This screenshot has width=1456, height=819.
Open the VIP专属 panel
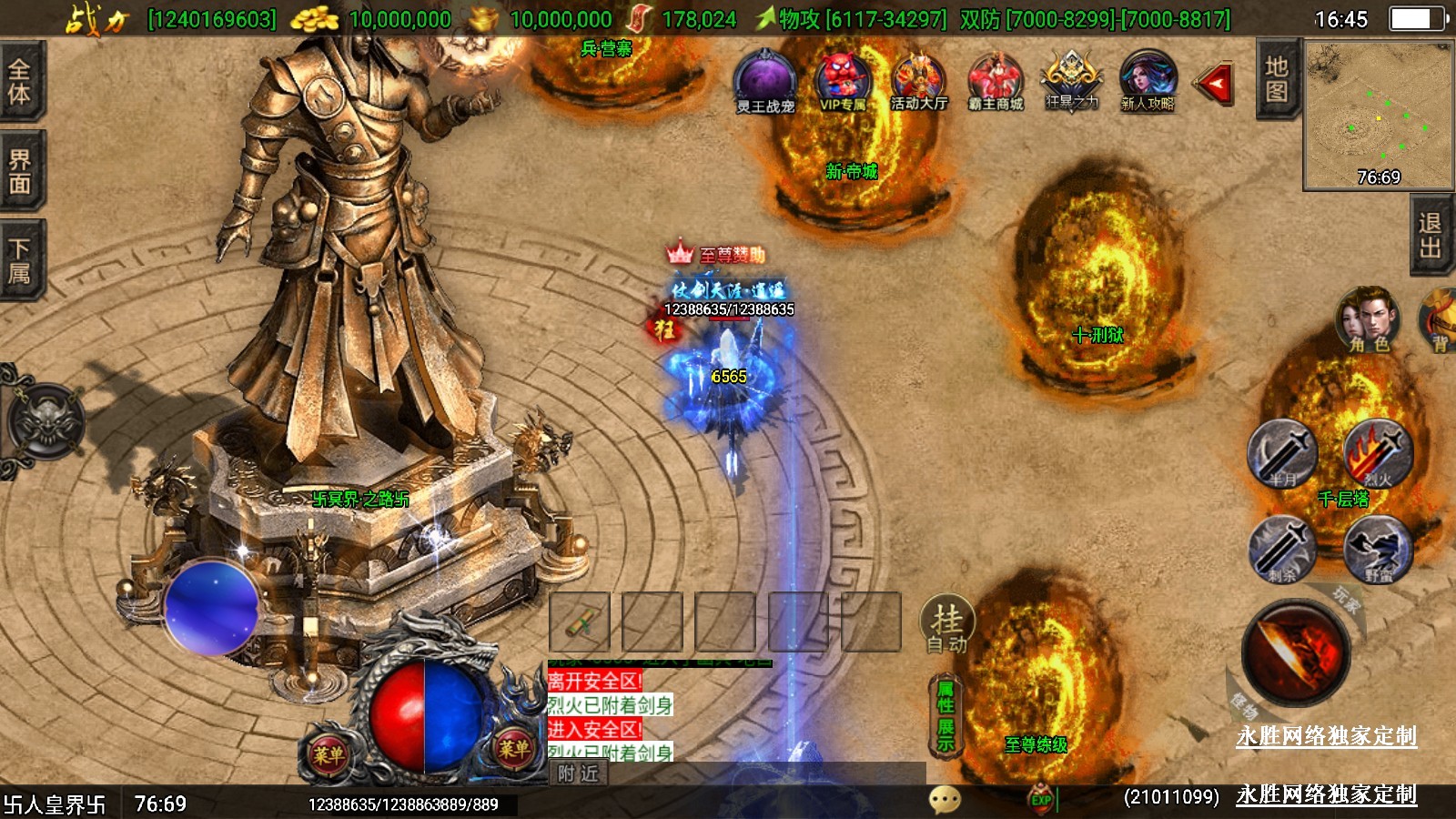pos(843,81)
